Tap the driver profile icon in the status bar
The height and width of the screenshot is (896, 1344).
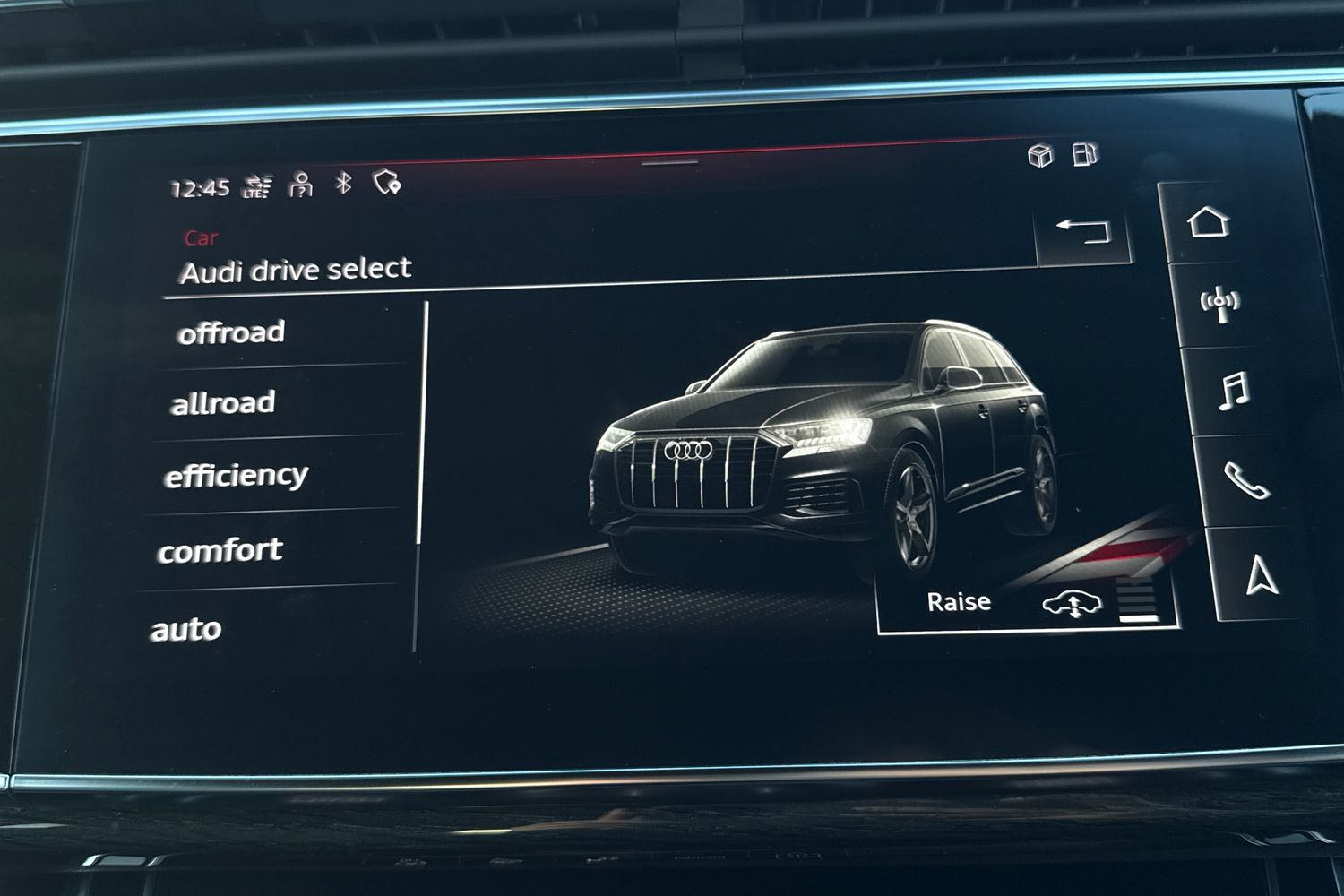(x=300, y=184)
